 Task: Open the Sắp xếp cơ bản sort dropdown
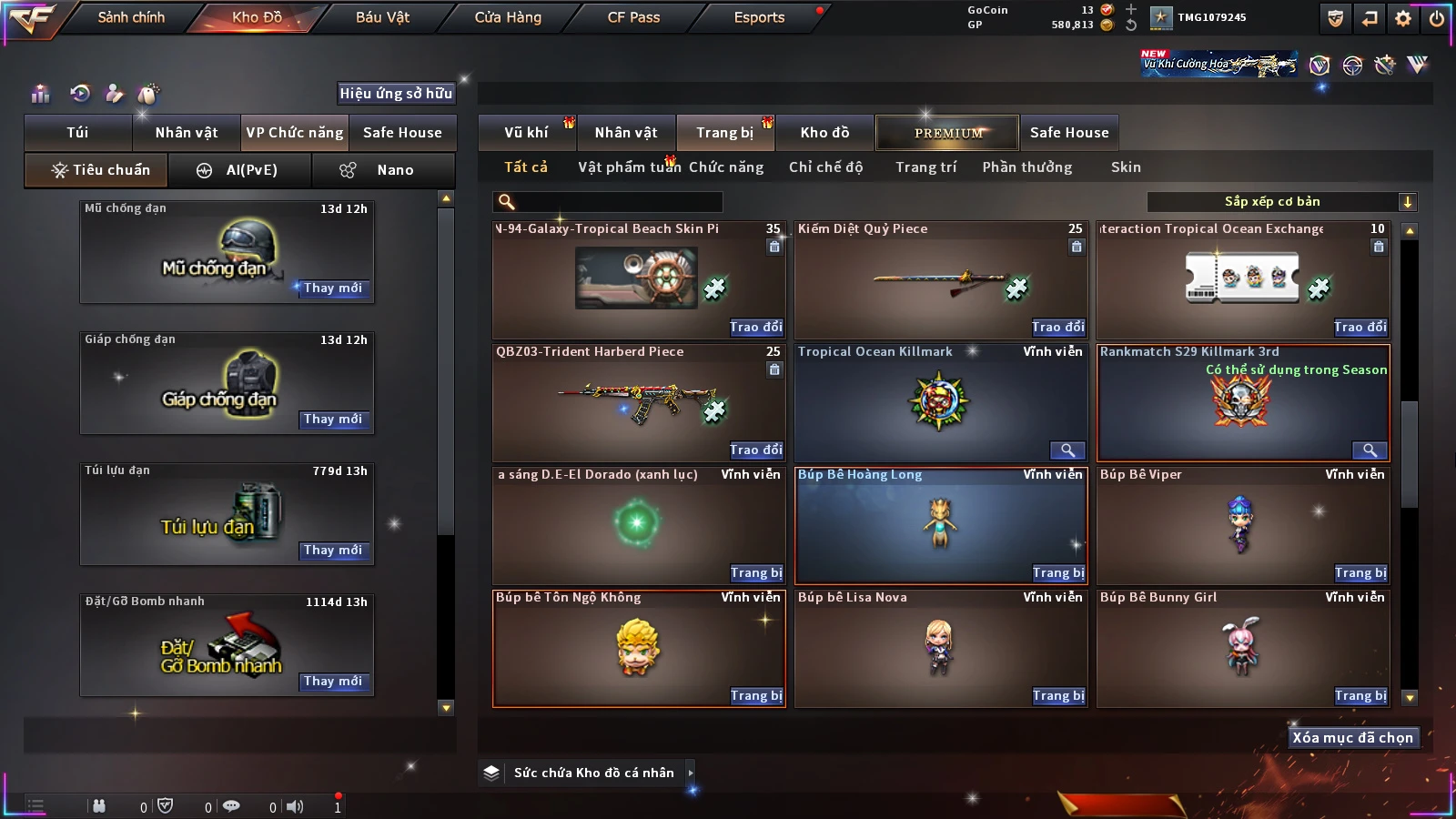click(x=1281, y=202)
